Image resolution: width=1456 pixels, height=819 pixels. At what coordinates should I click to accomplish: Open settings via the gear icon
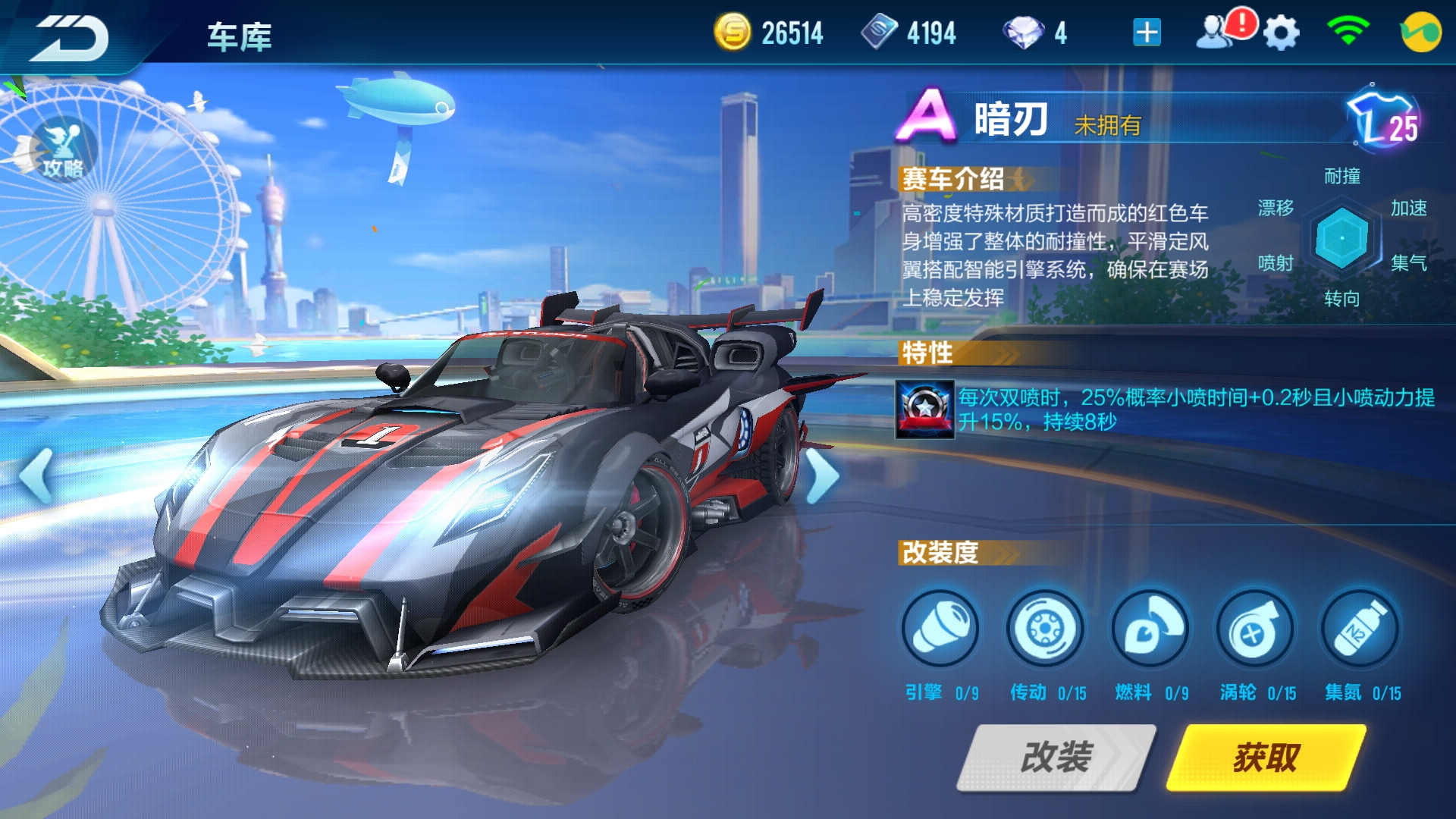tap(1281, 34)
